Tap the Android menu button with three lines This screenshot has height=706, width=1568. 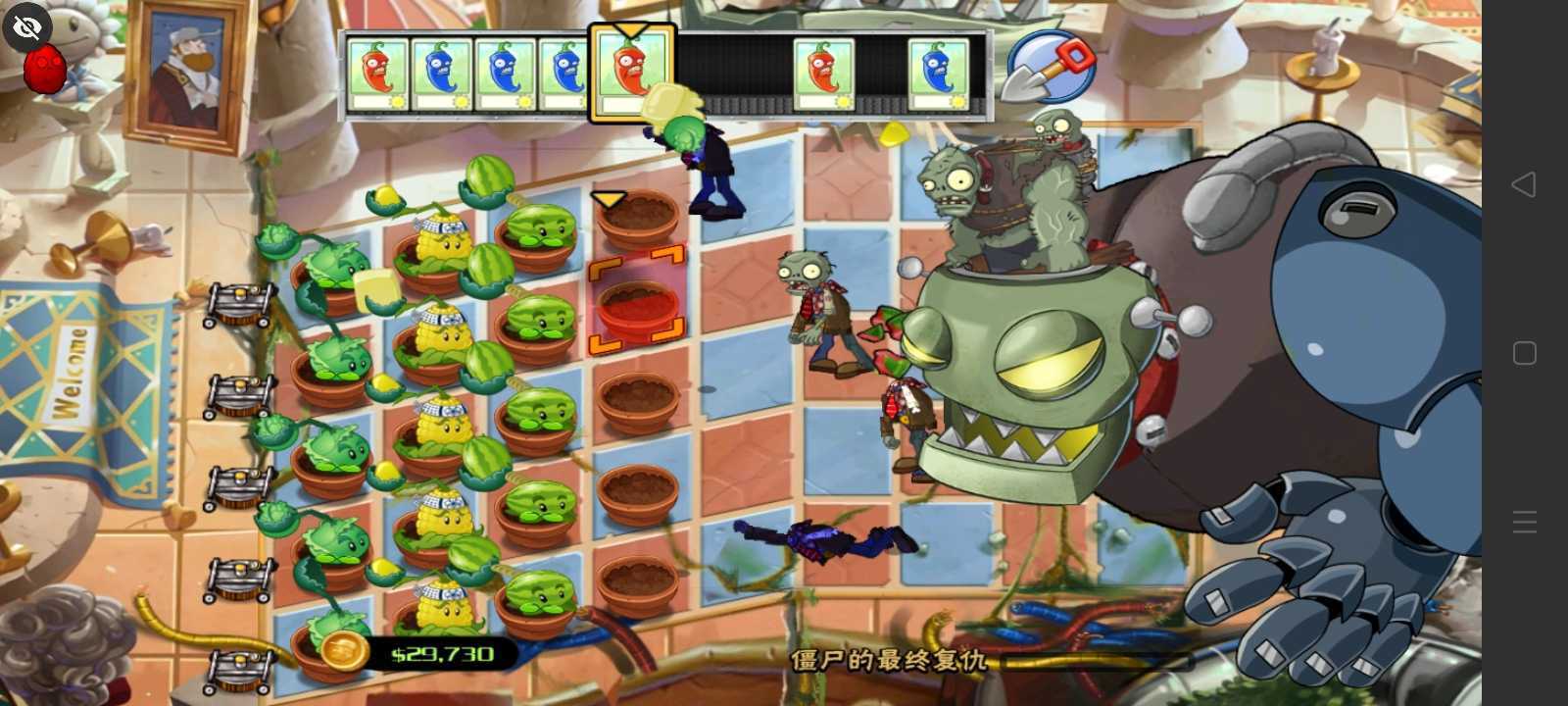point(1523,522)
